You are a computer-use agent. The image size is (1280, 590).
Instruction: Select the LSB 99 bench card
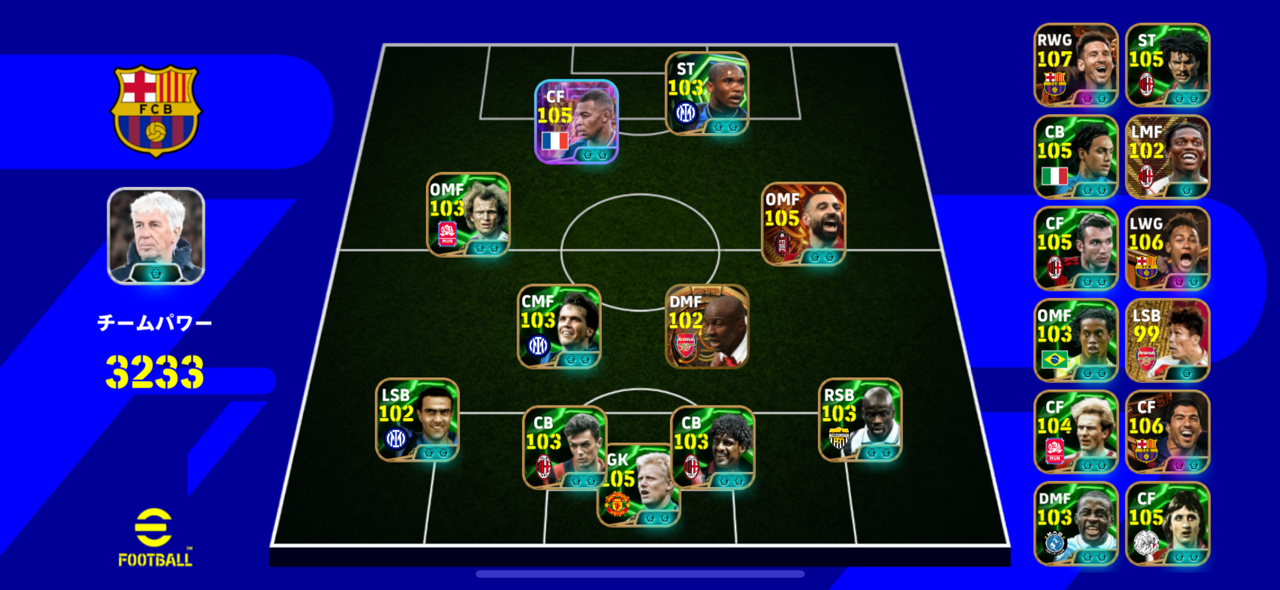point(1168,340)
